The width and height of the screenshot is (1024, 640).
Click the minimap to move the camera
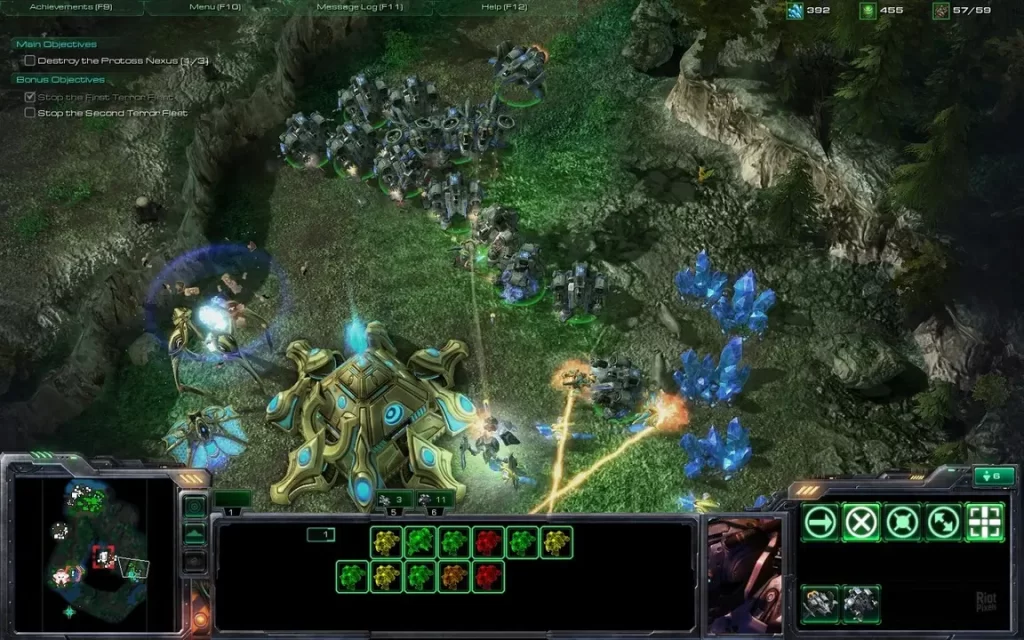(x=95, y=552)
